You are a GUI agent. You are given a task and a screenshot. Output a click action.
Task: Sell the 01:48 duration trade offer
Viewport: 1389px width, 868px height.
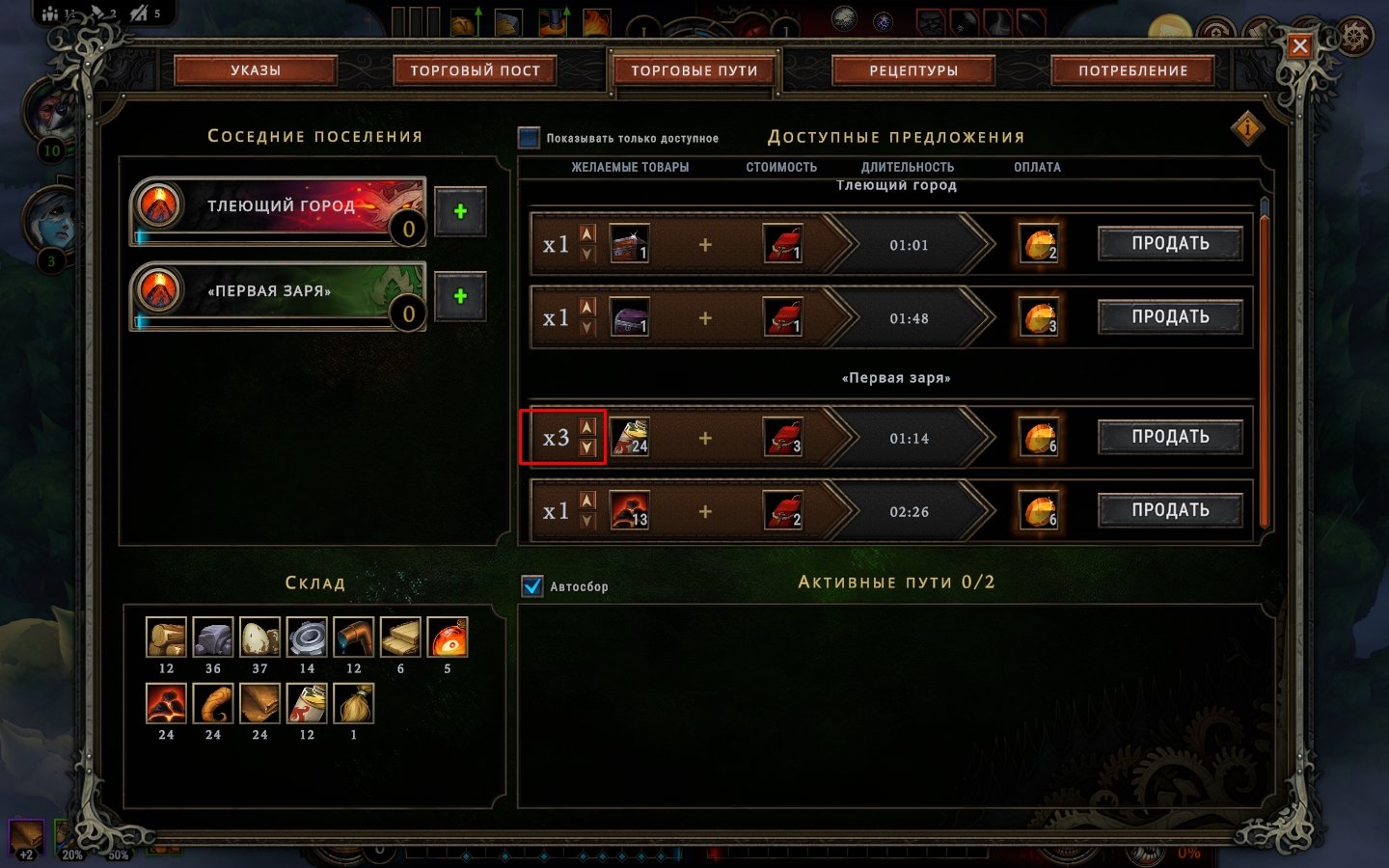(1170, 317)
